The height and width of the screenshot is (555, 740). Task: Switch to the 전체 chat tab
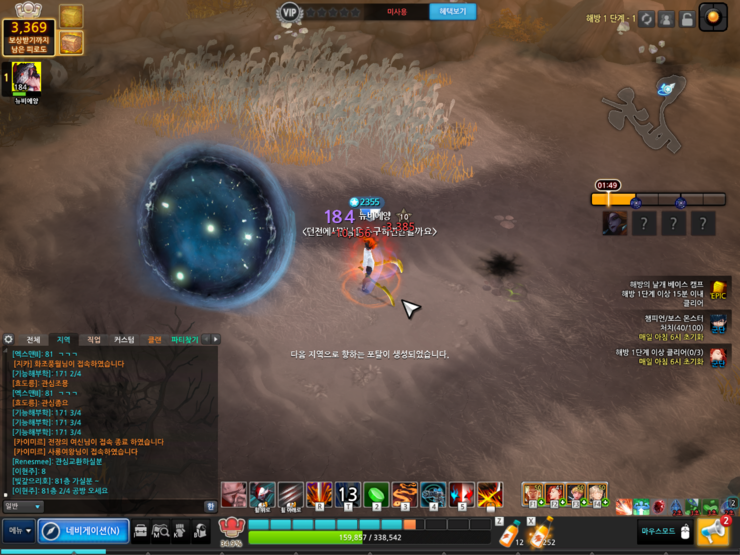[x=33, y=340]
